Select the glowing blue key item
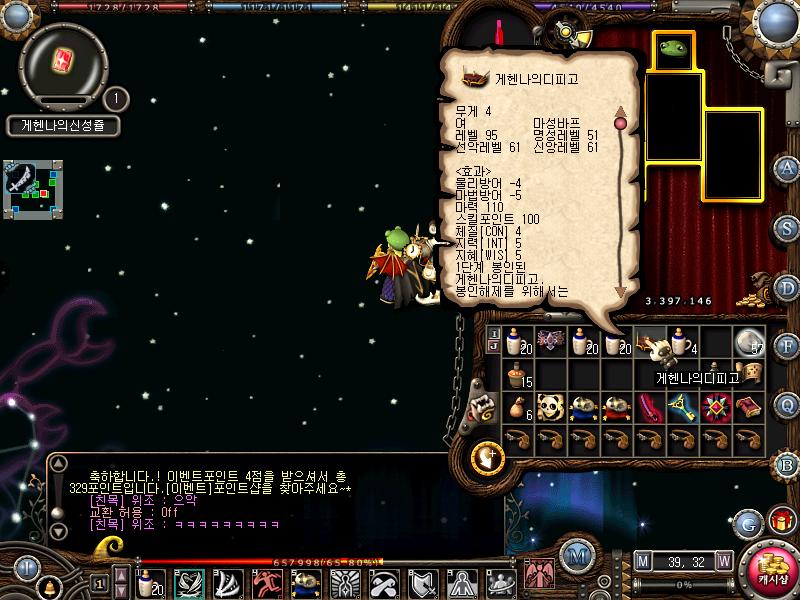The width and height of the screenshot is (800, 600). [x=684, y=407]
